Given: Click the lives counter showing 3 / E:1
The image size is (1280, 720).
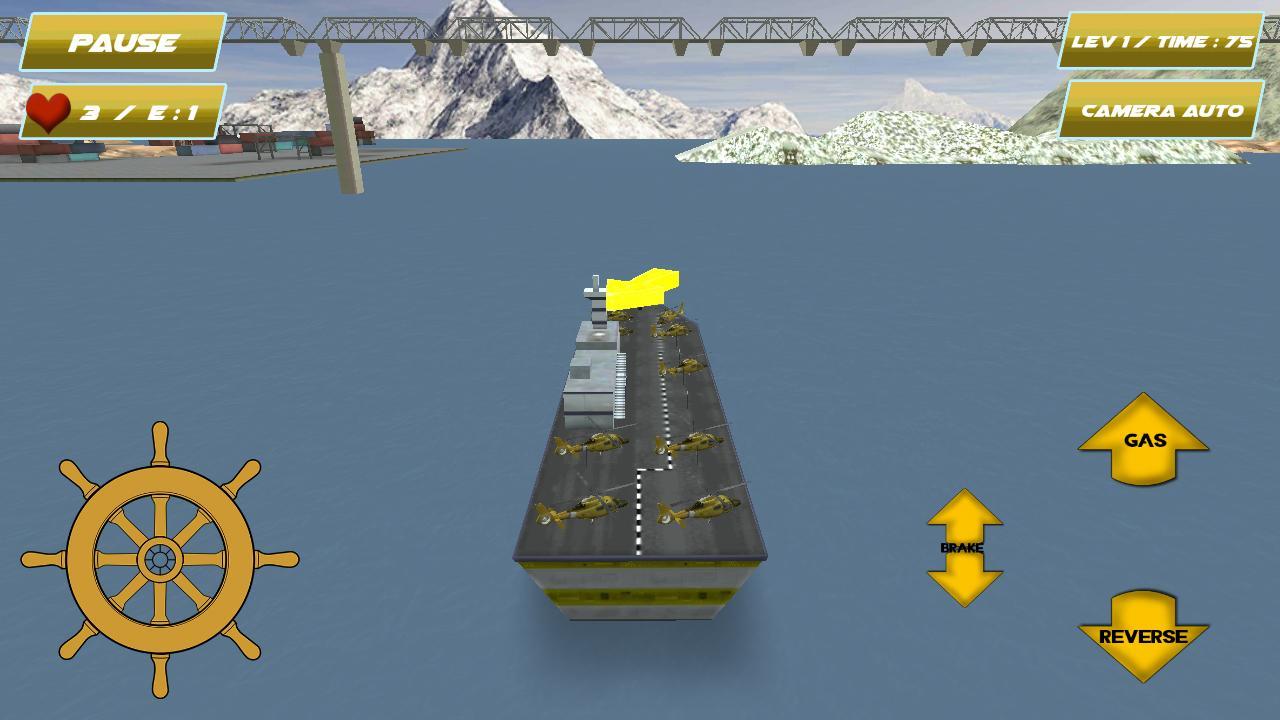Looking at the screenshot, I should (x=120, y=113).
